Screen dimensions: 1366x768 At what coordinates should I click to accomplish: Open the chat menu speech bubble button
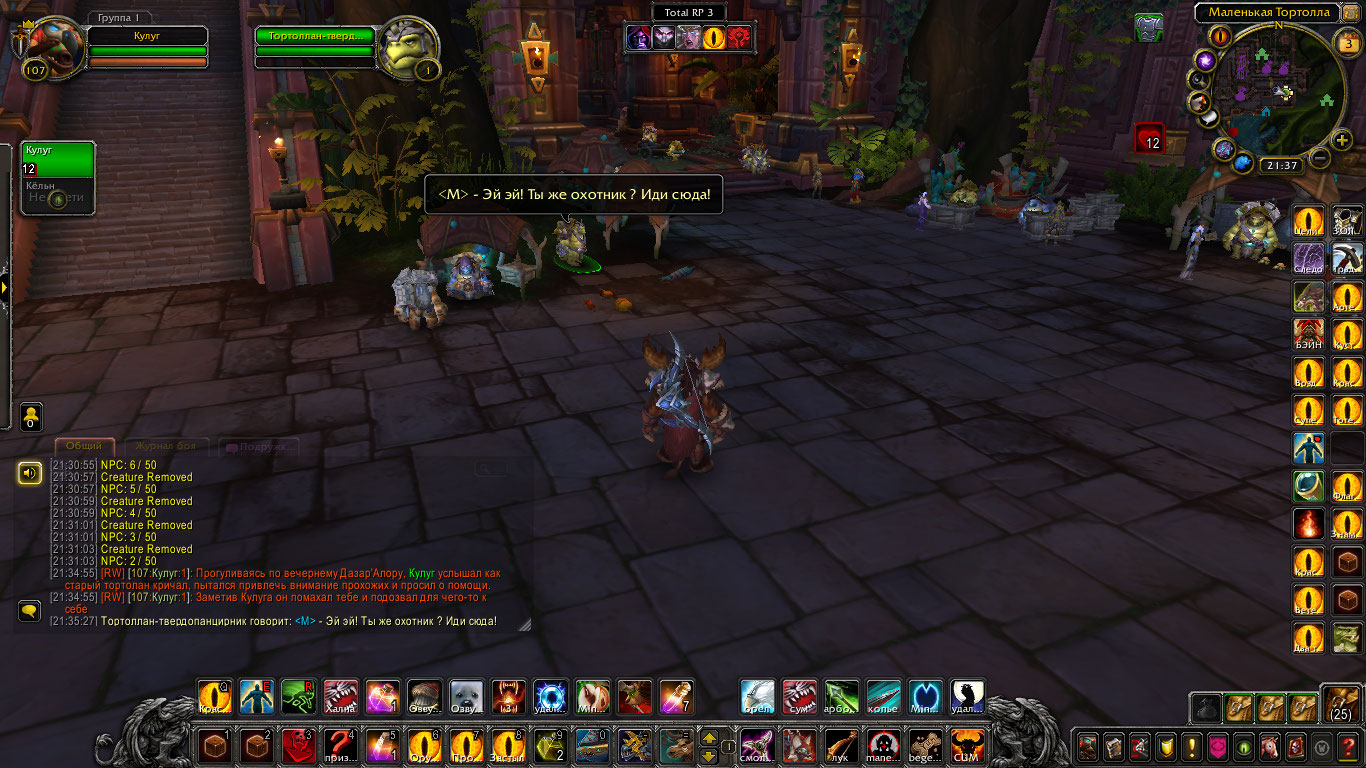(30, 610)
